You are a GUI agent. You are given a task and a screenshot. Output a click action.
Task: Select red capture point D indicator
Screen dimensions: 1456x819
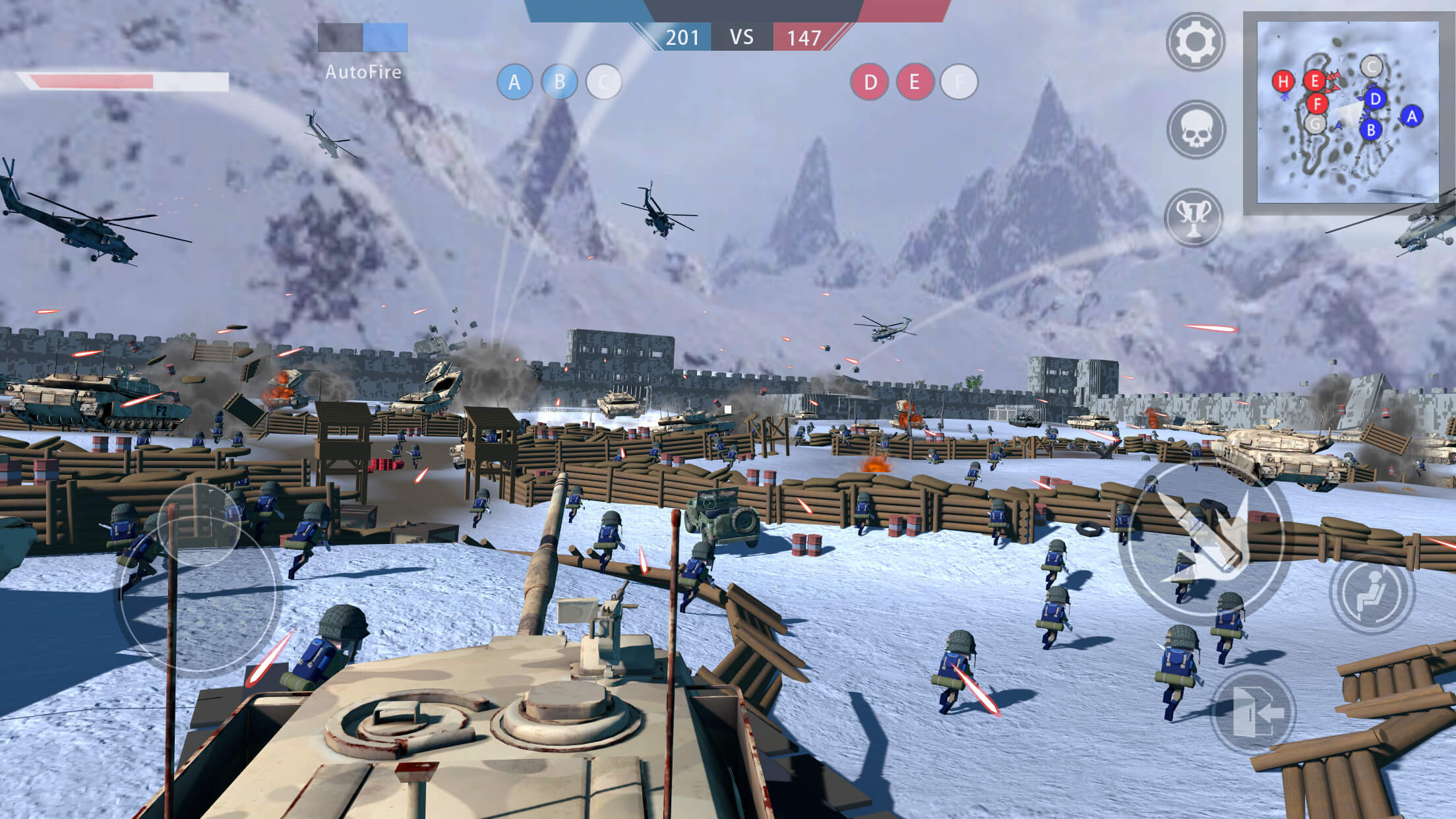coord(870,82)
